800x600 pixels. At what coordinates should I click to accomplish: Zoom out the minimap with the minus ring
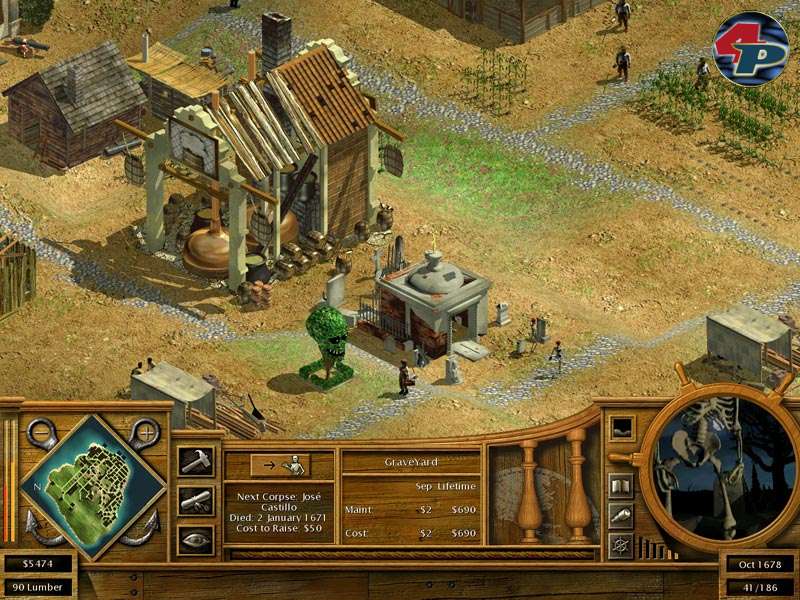pos(41,433)
